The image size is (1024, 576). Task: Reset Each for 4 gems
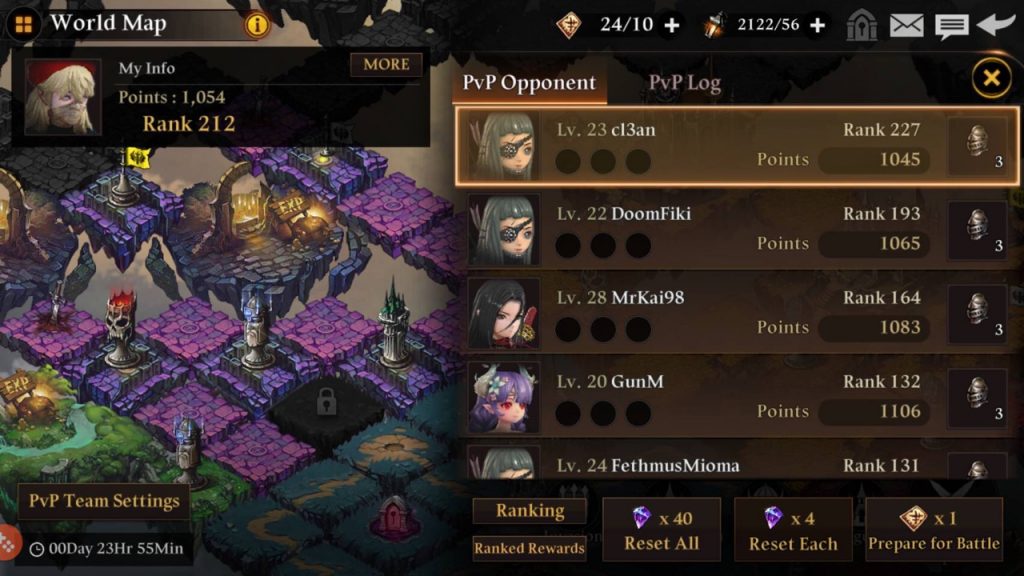tap(793, 530)
